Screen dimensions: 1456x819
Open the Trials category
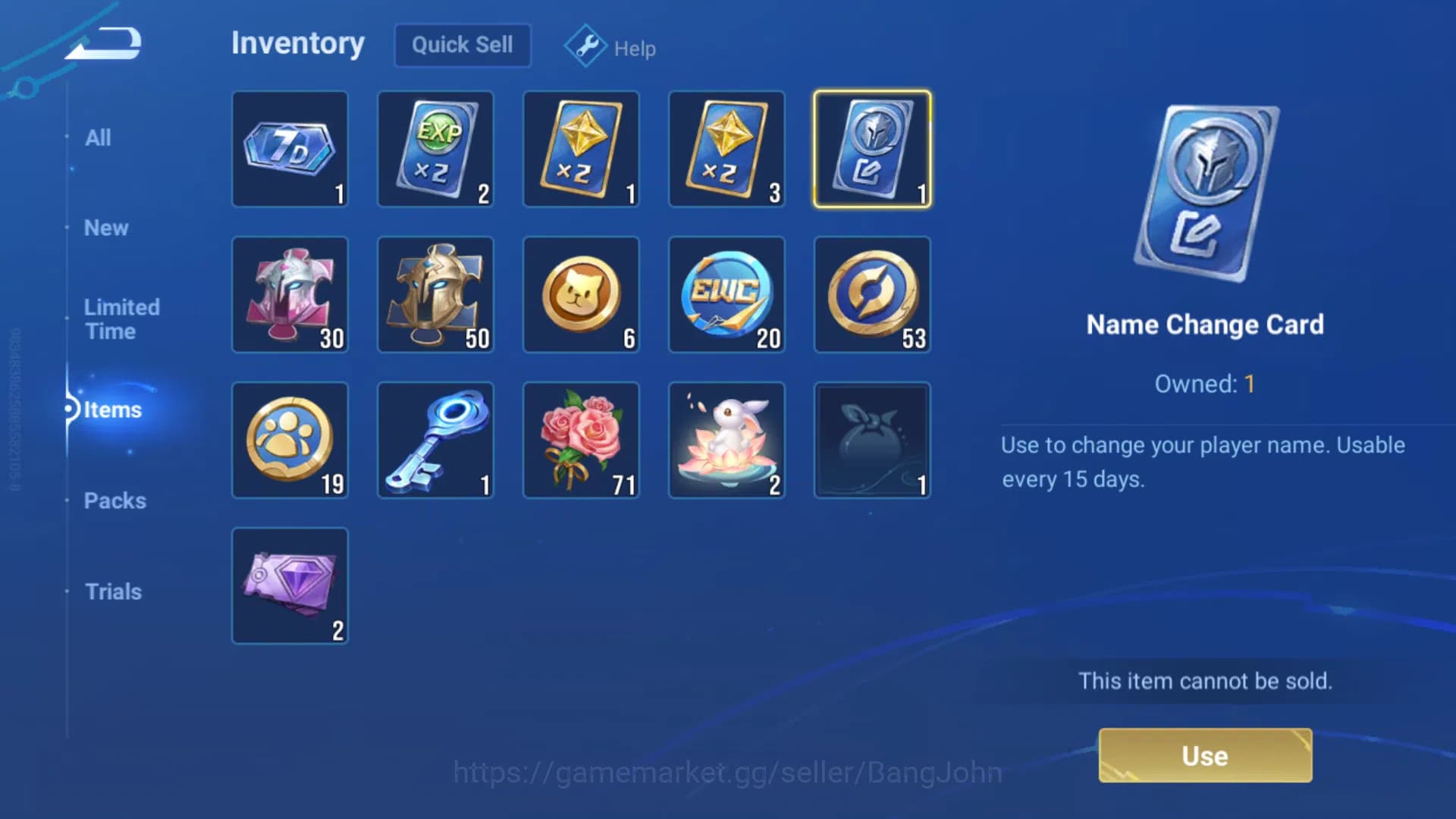tap(113, 591)
